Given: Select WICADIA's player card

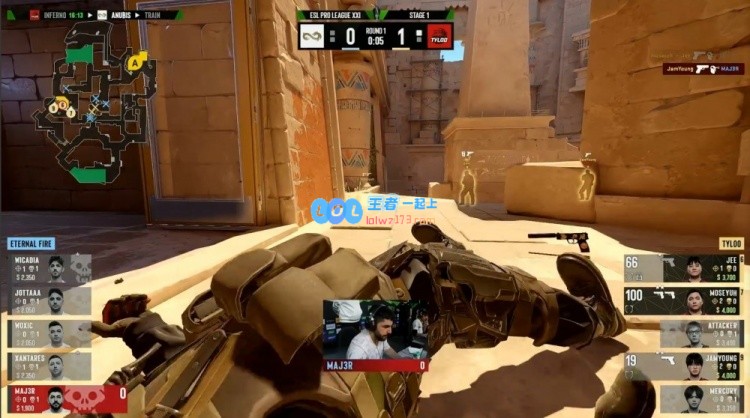Looking at the screenshot, I should tap(50, 270).
